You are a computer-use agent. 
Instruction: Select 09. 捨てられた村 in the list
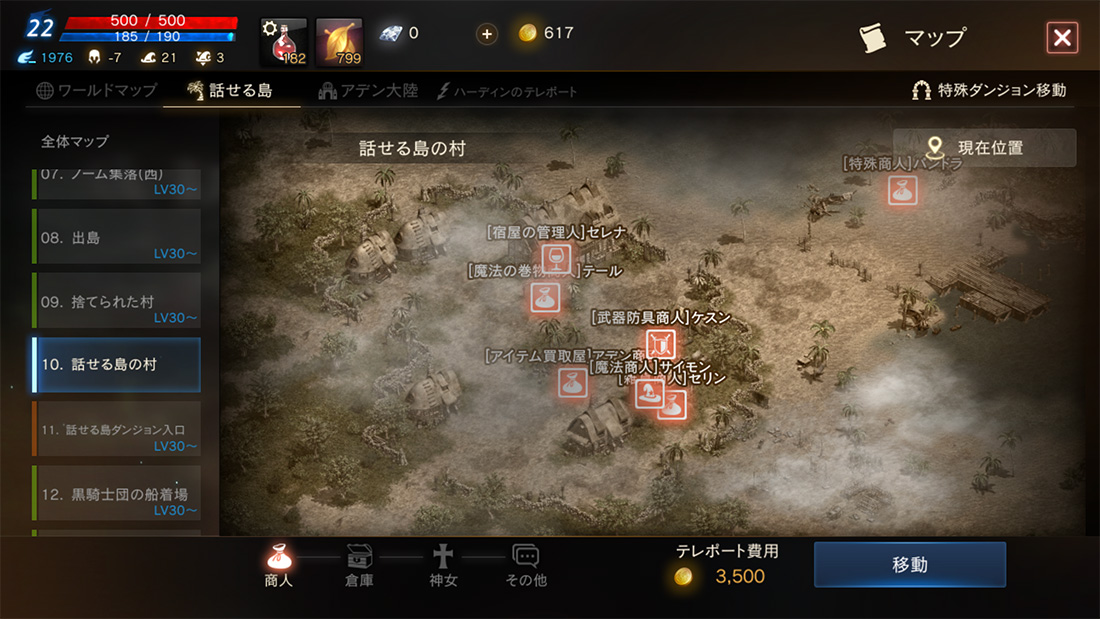[x=116, y=301]
